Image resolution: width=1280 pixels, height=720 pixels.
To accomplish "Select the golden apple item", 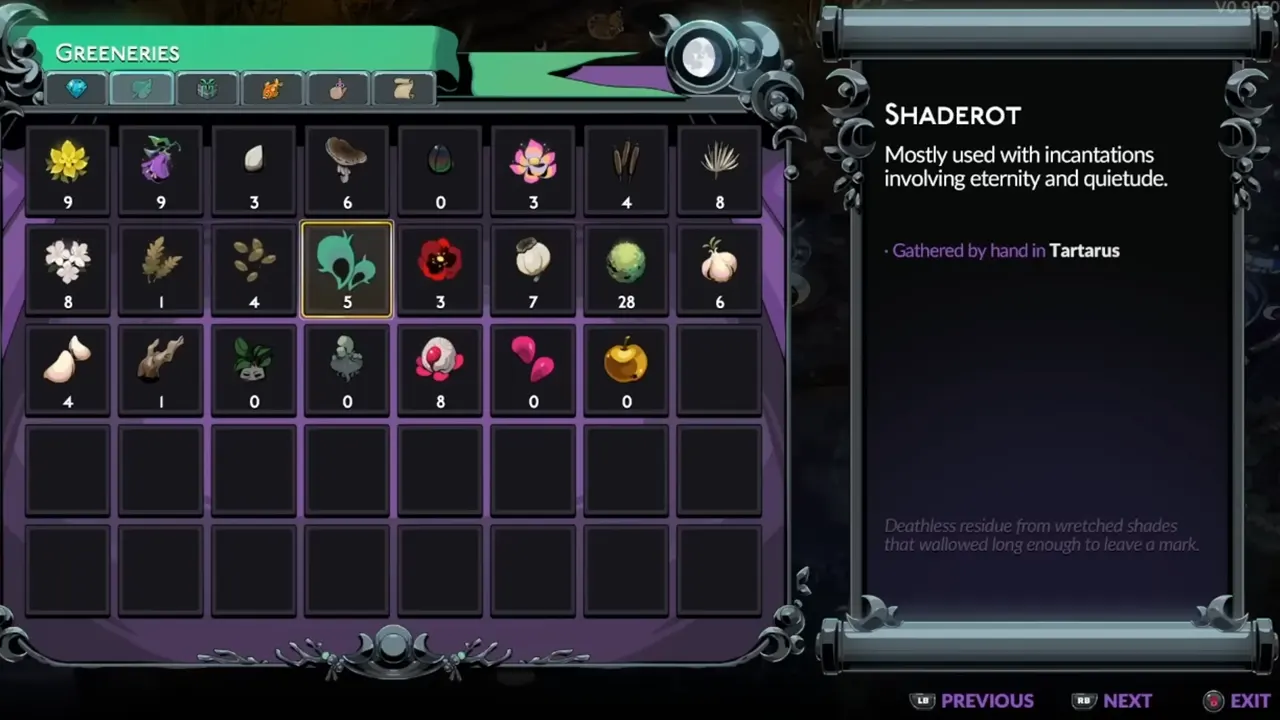I will point(626,362).
